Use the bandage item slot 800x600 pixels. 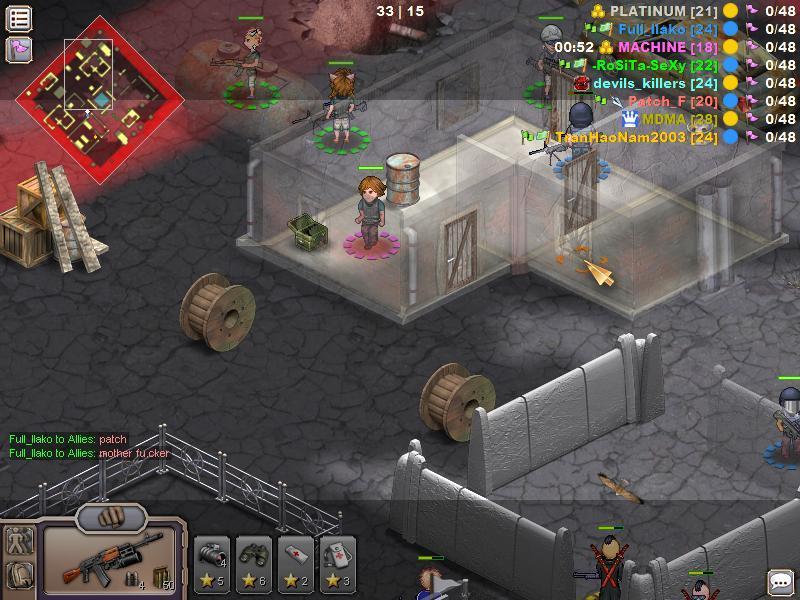tap(295, 563)
